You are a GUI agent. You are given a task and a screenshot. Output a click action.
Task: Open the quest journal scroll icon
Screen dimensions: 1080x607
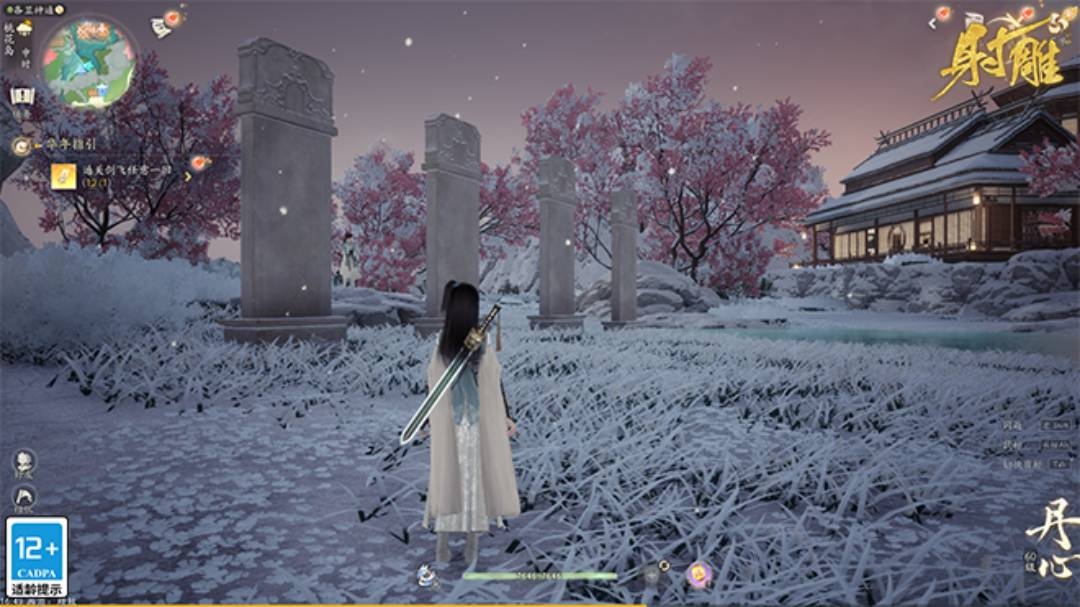pos(22,97)
